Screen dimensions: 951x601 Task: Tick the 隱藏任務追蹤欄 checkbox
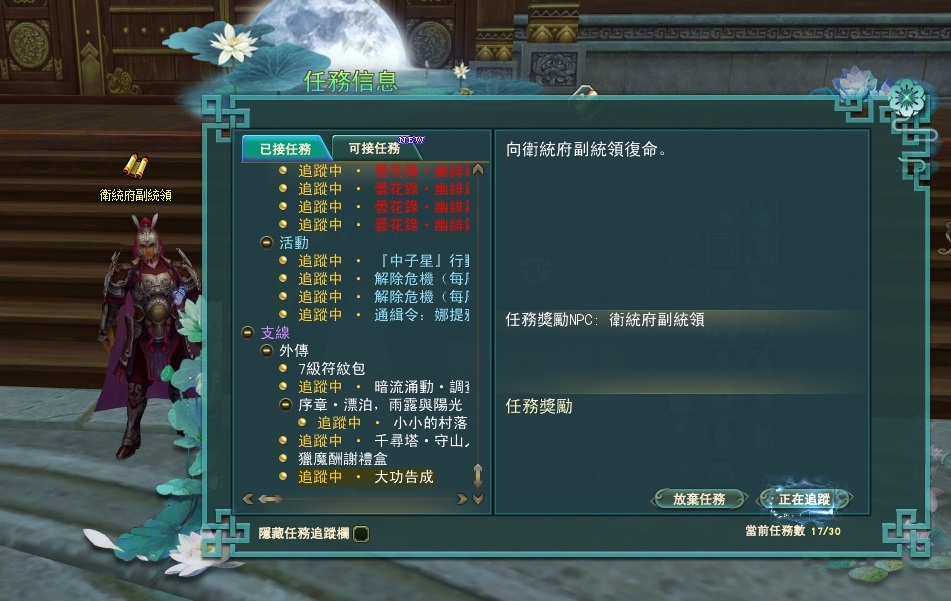tap(361, 534)
